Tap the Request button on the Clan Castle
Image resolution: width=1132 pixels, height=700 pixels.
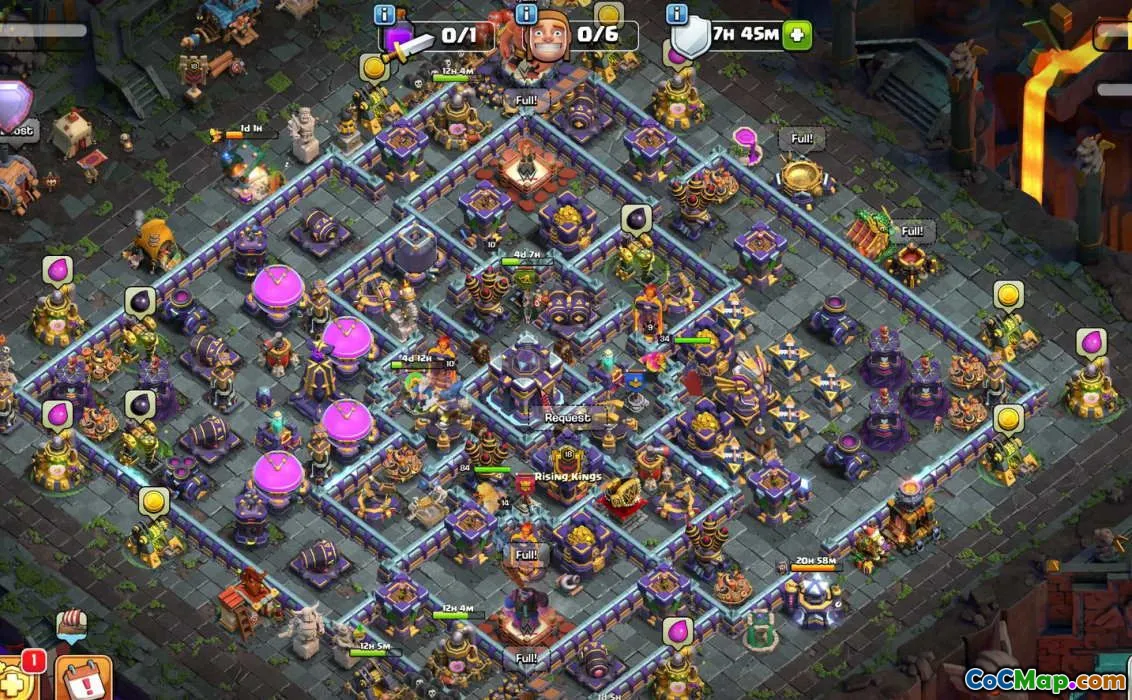click(x=567, y=417)
